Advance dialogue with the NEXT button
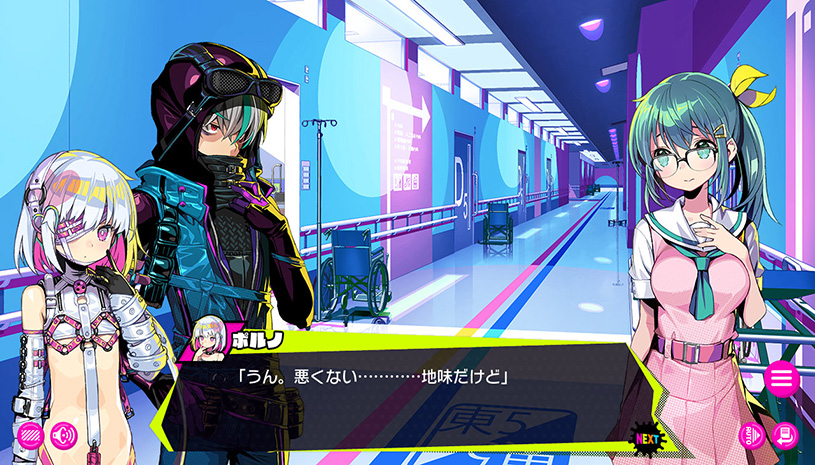Viewport: 815px width, 465px height. pyautogui.click(x=648, y=438)
